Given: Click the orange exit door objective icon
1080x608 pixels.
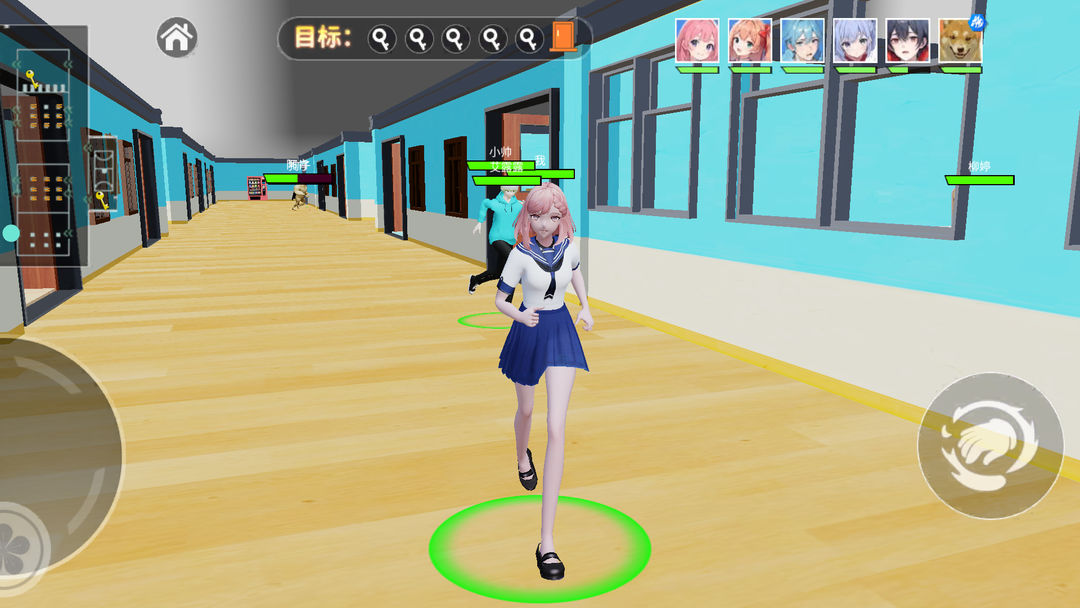Looking at the screenshot, I should pos(563,38).
